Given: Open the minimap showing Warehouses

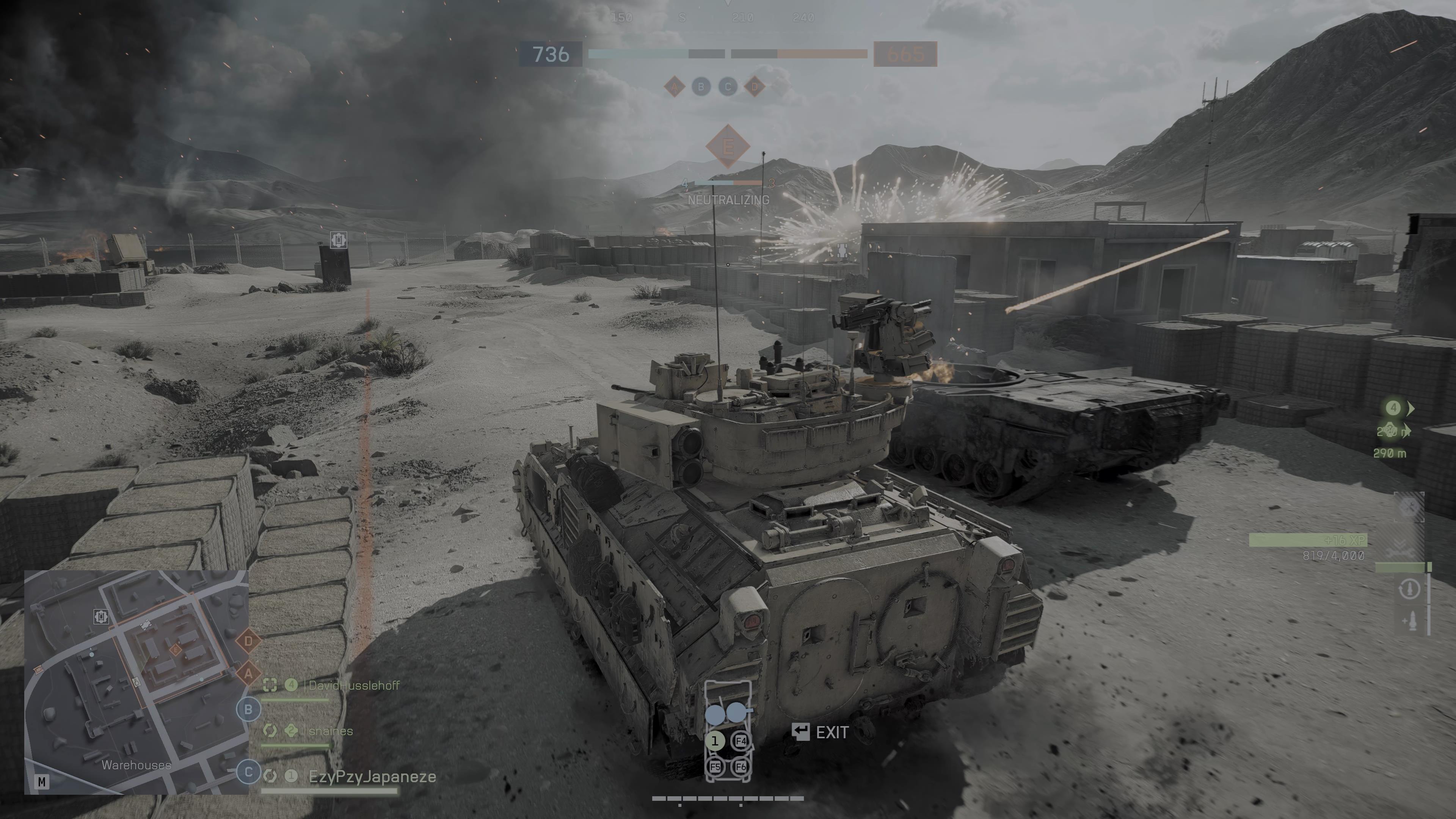Looking at the screenshot, I should pyautogui.click(x=136, y=682).
